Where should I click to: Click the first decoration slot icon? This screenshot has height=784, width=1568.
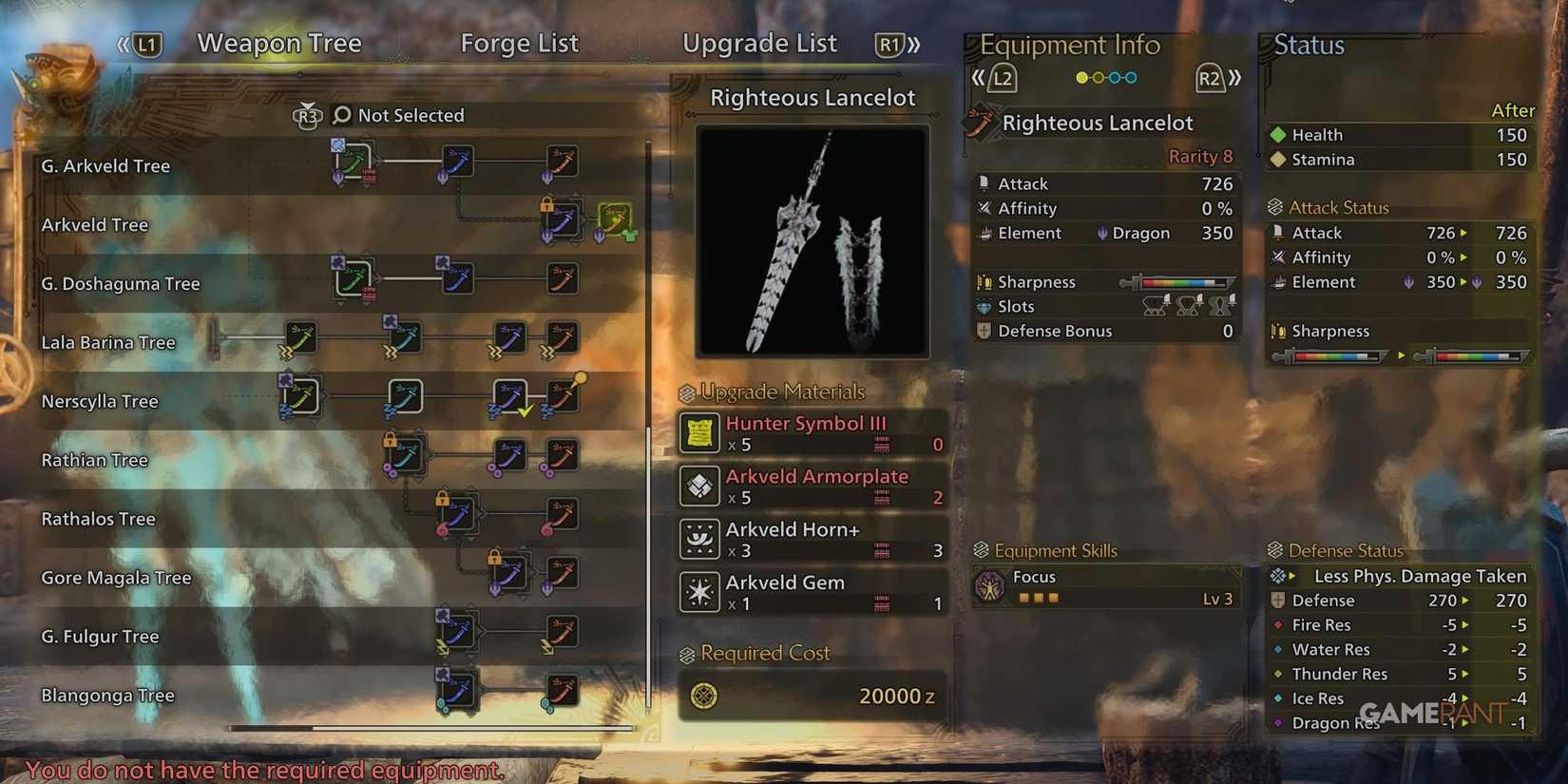(x=1153, y=306)
